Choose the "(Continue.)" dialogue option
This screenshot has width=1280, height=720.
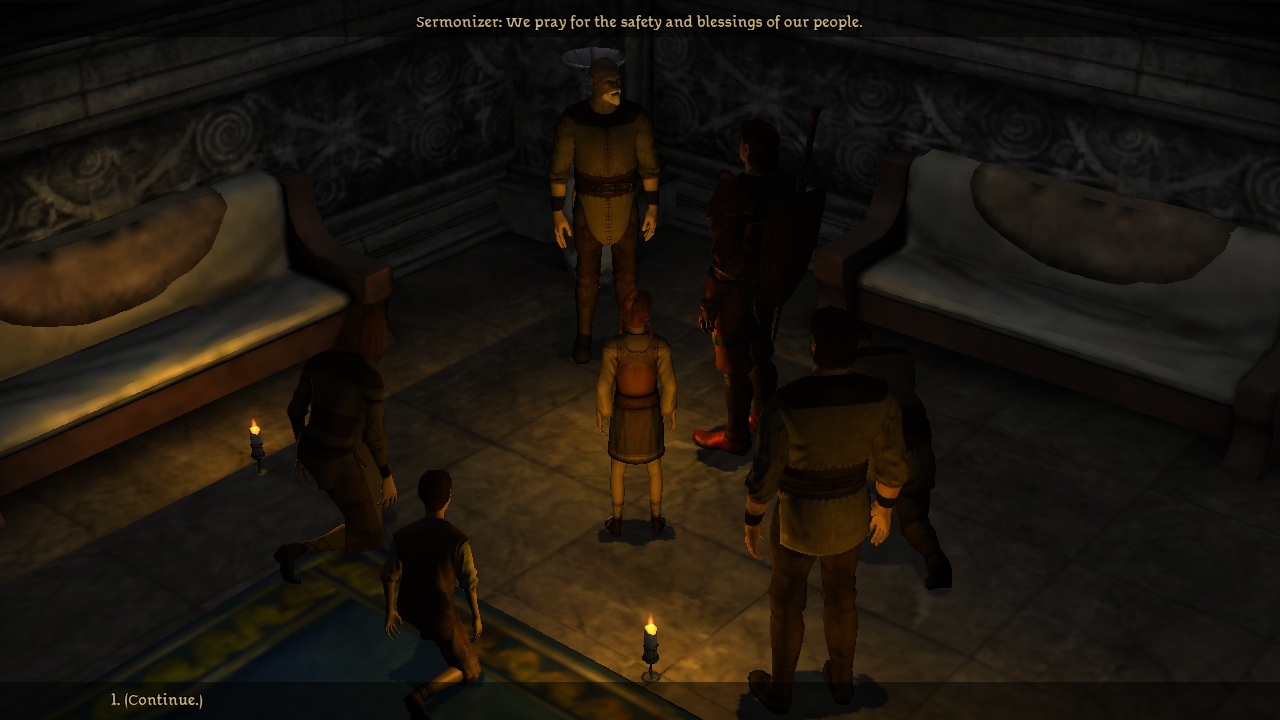163,700
